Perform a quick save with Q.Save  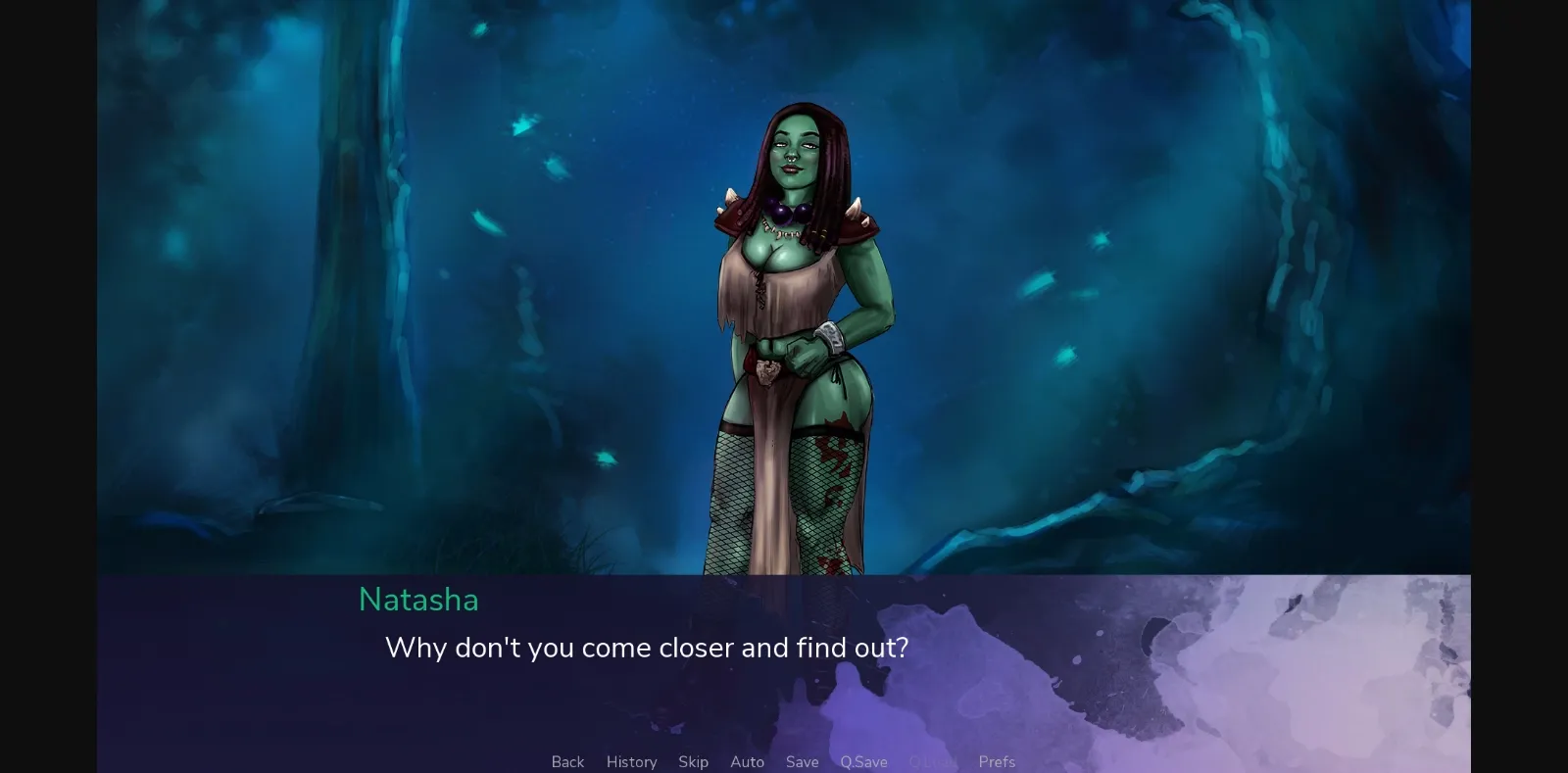click(x=862, y=761)
